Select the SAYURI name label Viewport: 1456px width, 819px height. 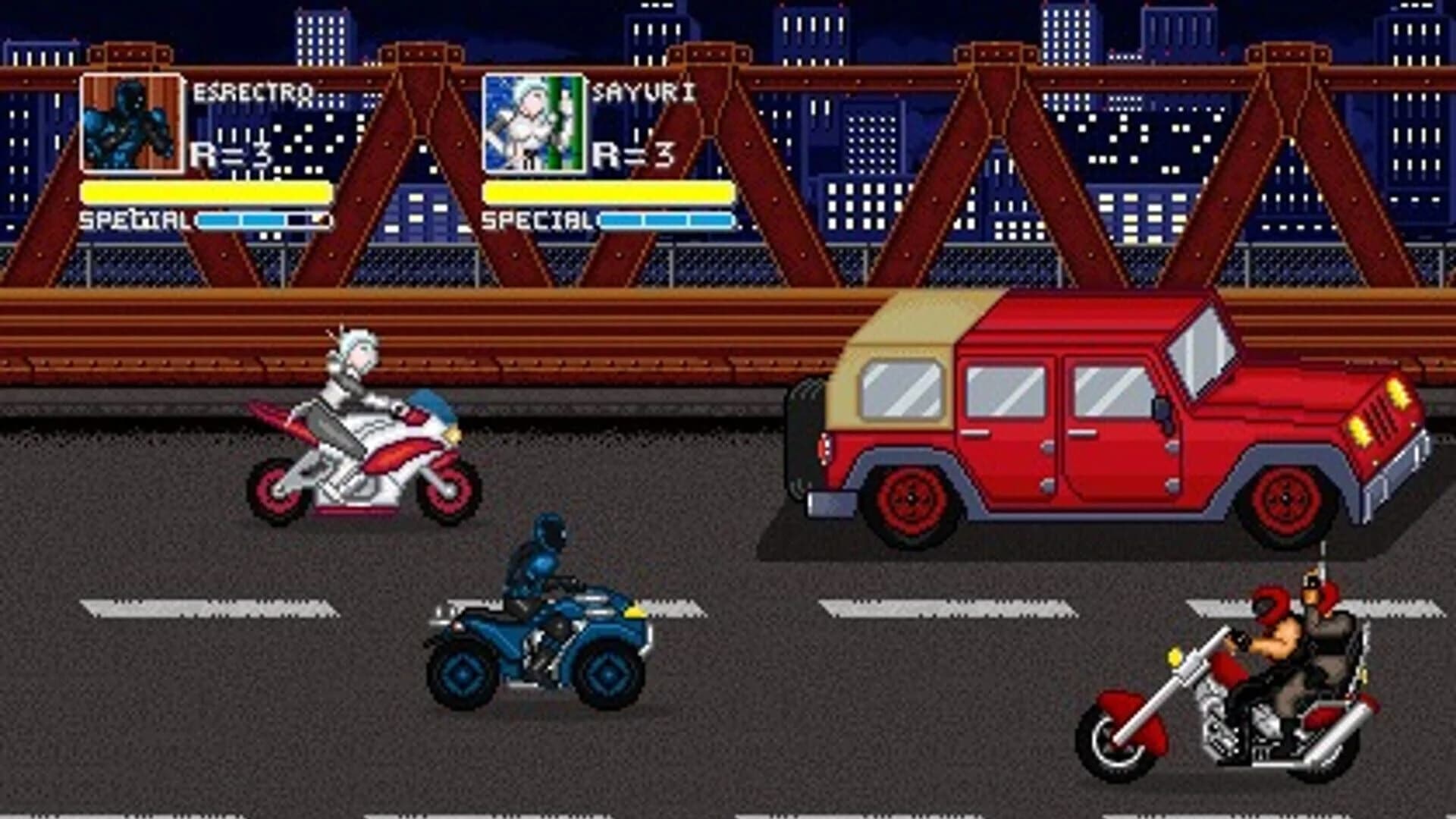coord(643,91)
